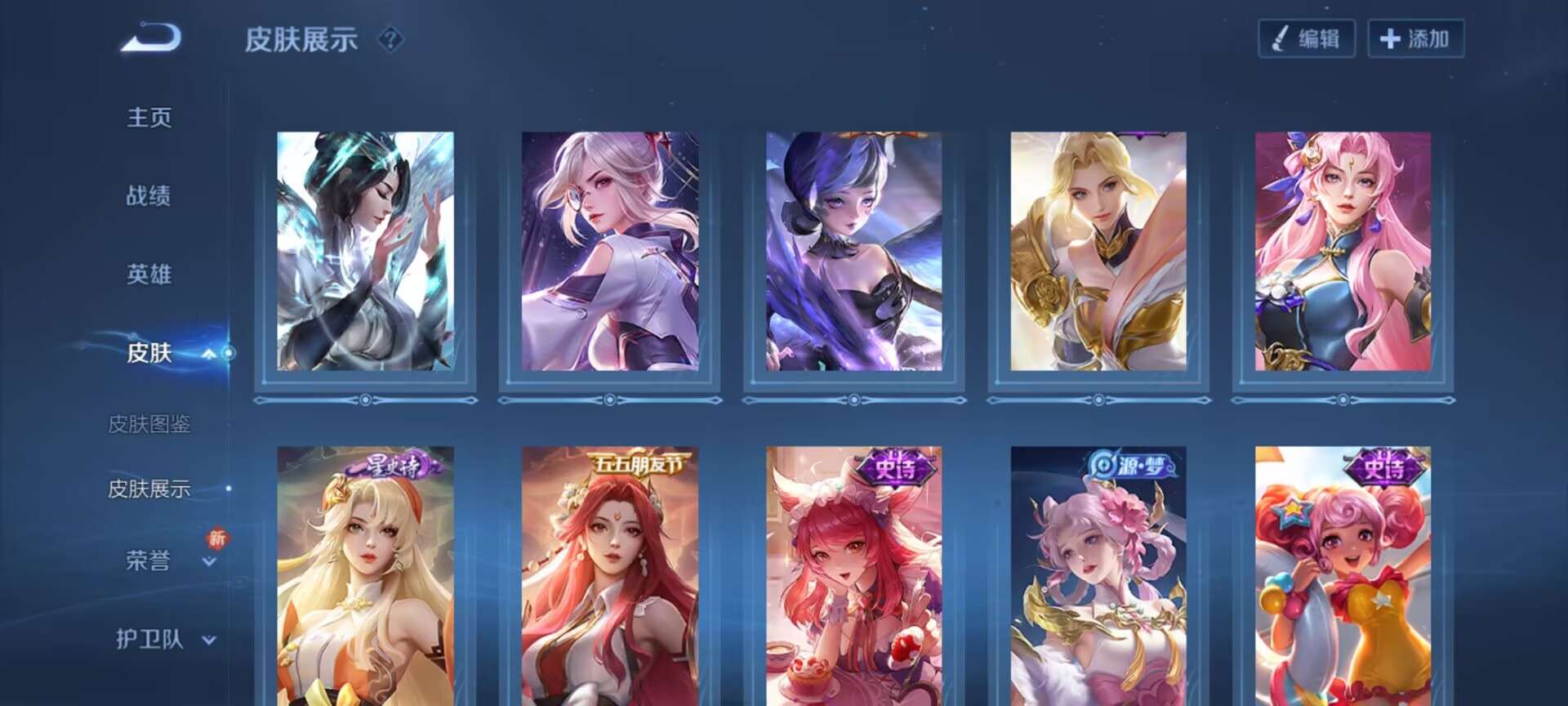Select the blonde golden armor skin card

(x=1098, y=251)
